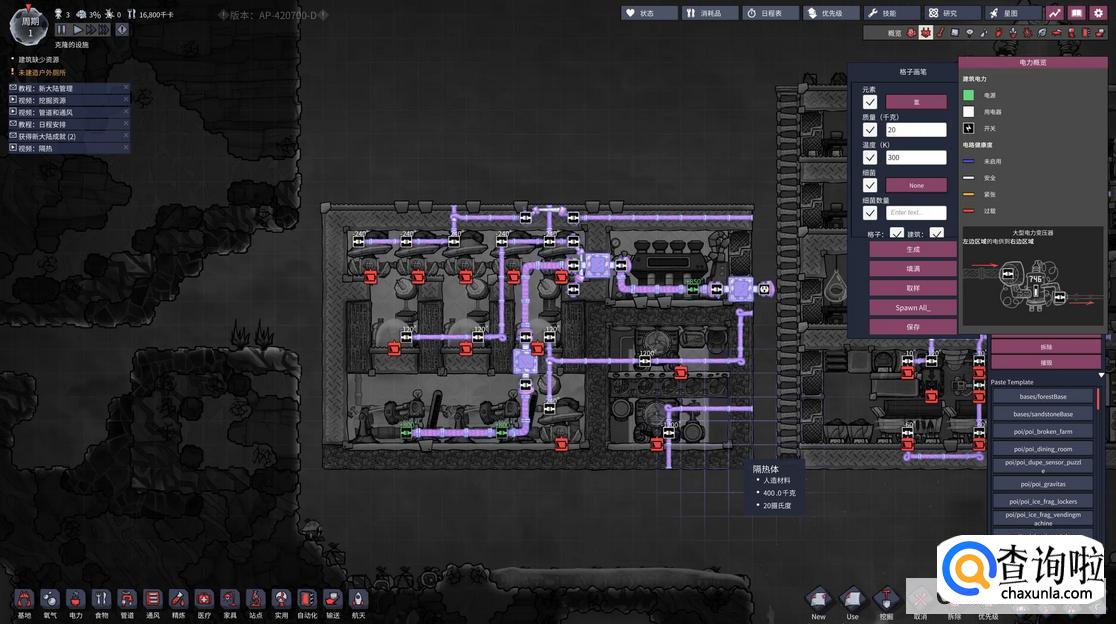Screen dimensions: 1116x624
Task: Click the Spawn All button
Action: click(x=907, y=307)
